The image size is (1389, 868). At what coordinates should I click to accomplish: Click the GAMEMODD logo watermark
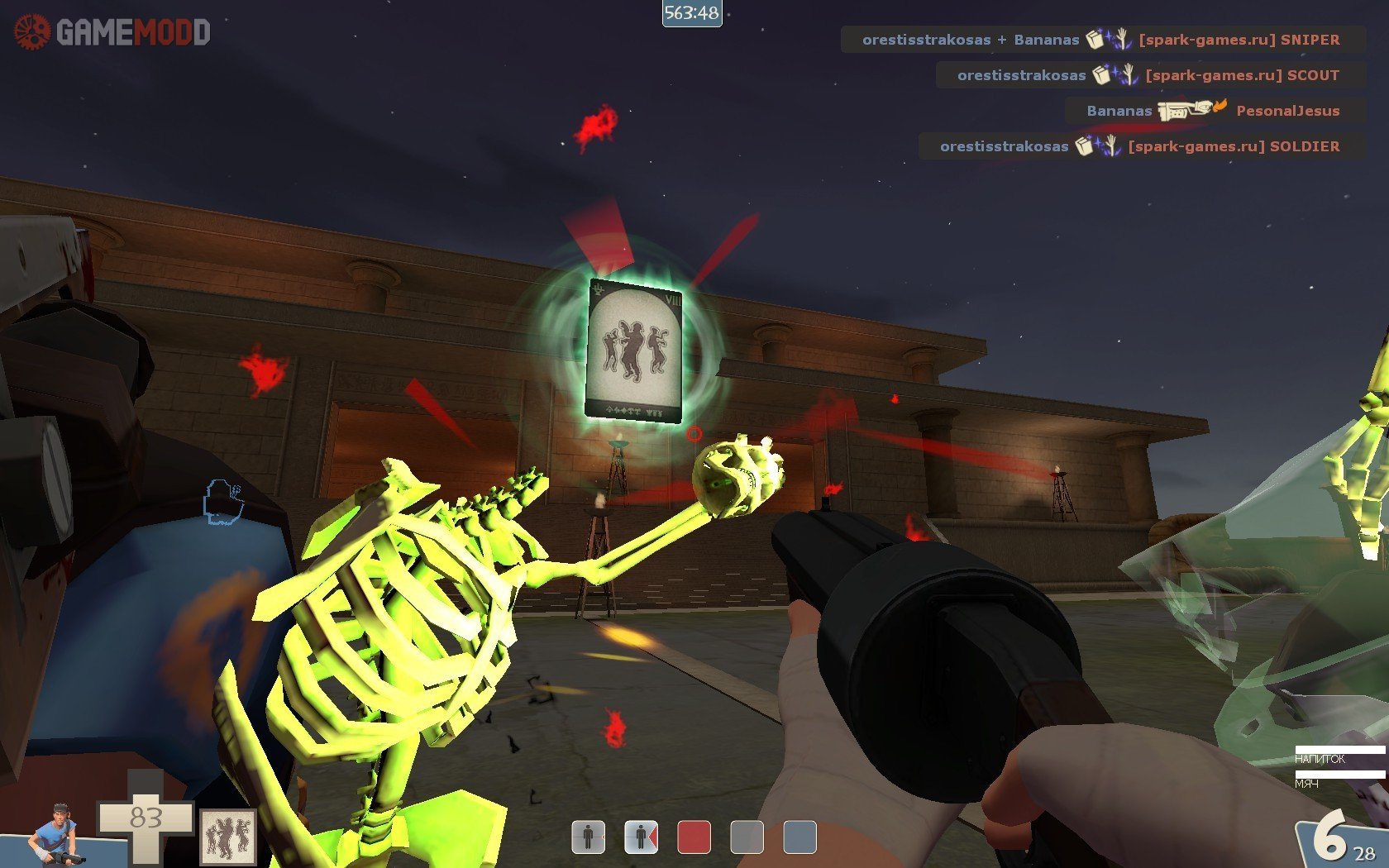coord(112,32)
